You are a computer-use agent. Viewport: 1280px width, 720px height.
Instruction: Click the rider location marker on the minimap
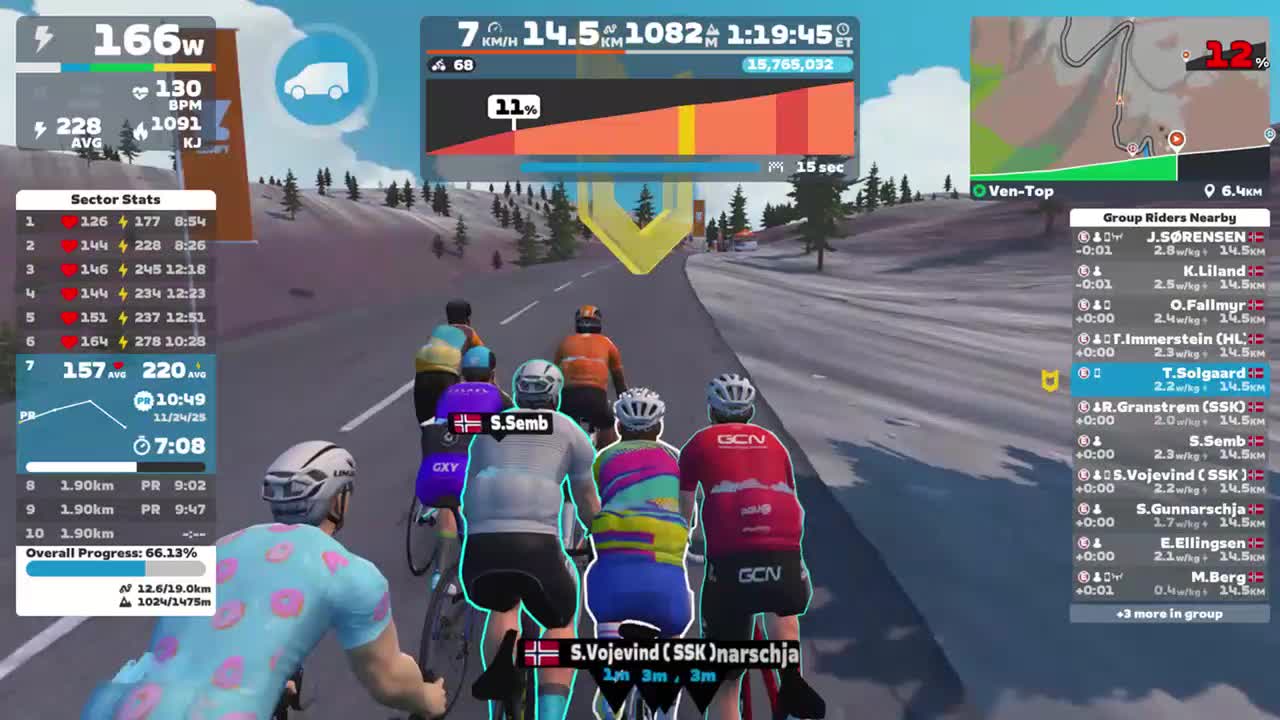tap(1176, 140)
